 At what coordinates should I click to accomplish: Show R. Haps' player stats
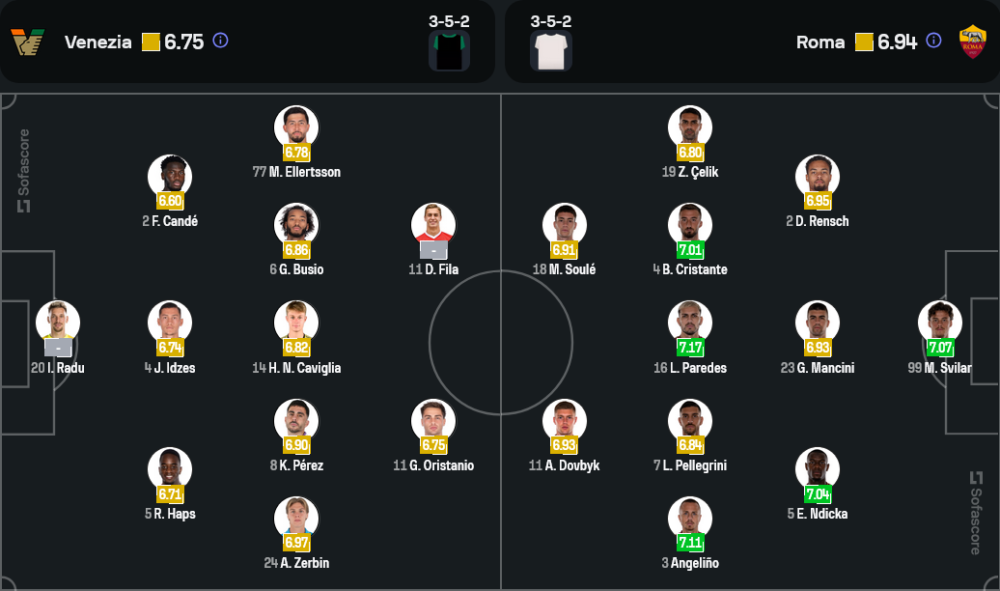169,470
